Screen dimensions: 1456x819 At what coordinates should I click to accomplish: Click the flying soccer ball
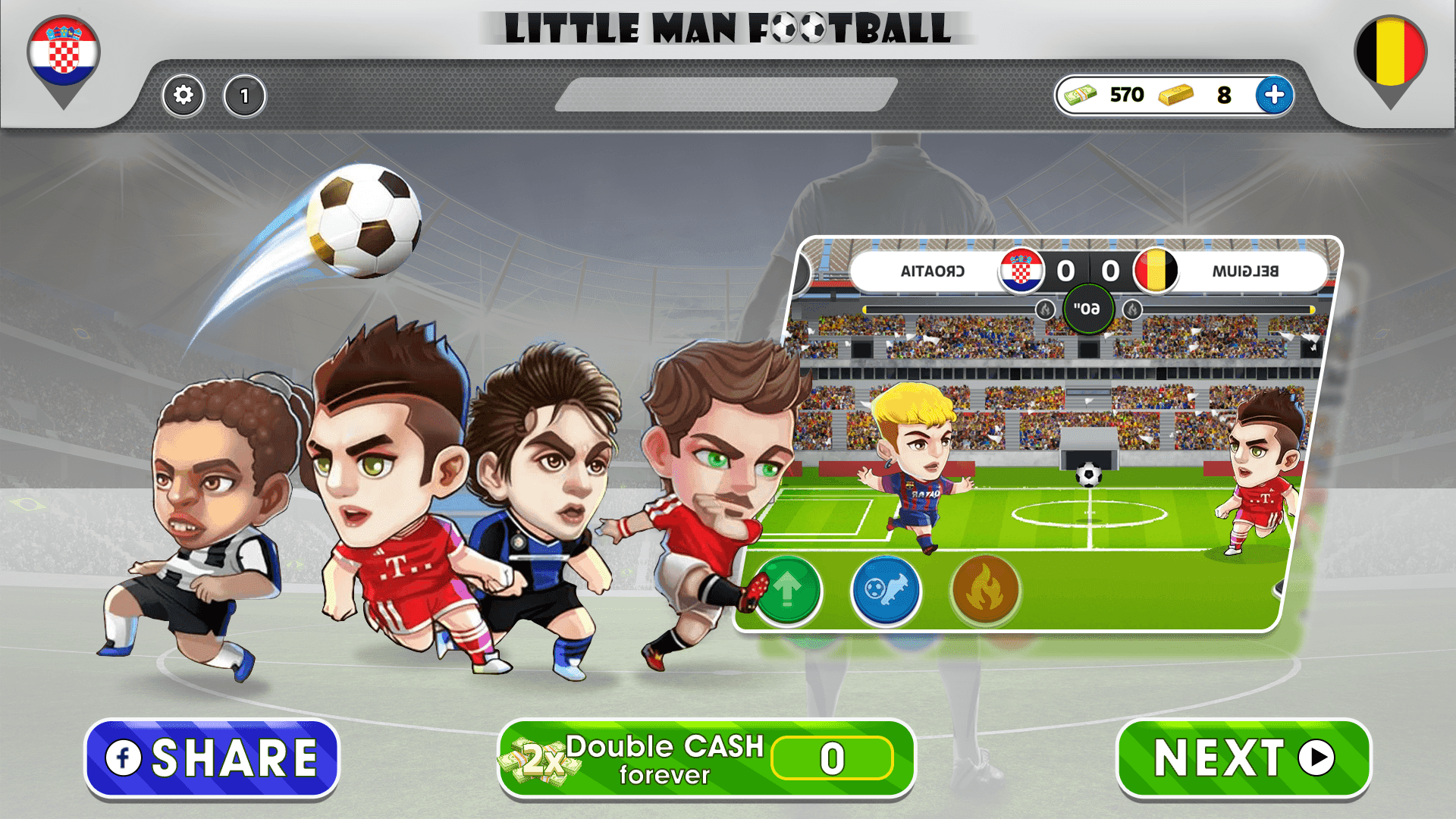(364, 220)
